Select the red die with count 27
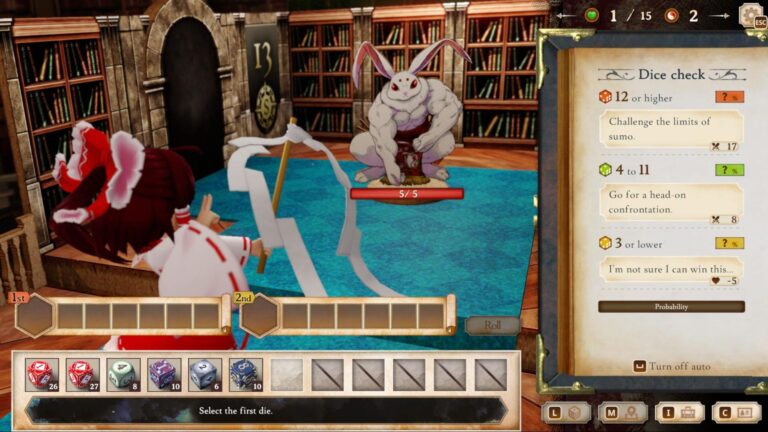 [x=82, y=375]
